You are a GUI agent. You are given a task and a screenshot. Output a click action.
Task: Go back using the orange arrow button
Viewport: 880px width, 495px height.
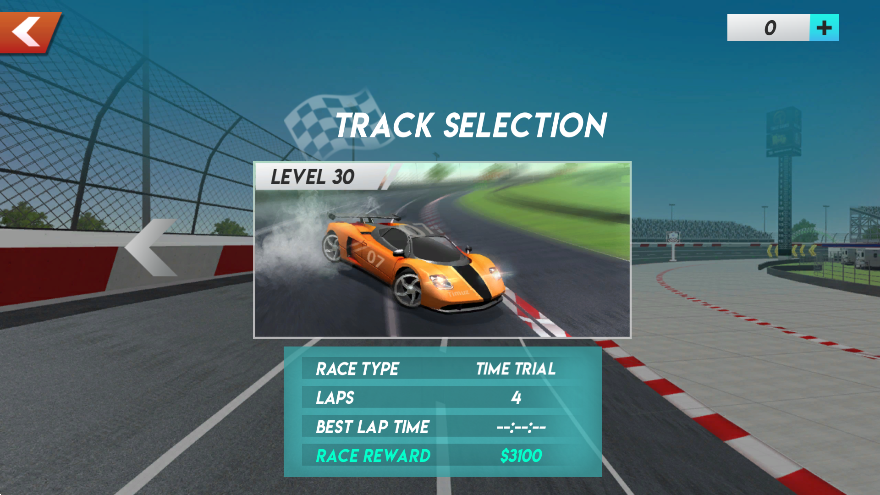tap(28, 31)
